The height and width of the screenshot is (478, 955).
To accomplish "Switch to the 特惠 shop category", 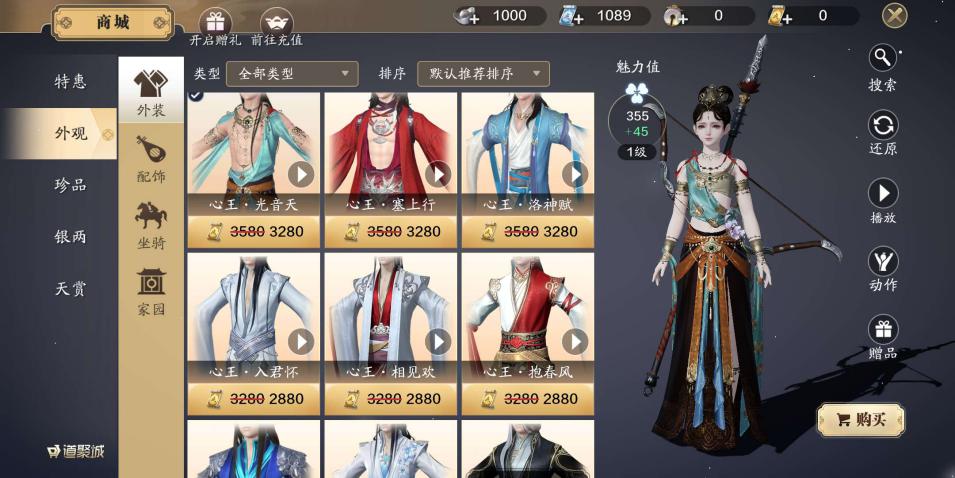I will coord(70,82).
